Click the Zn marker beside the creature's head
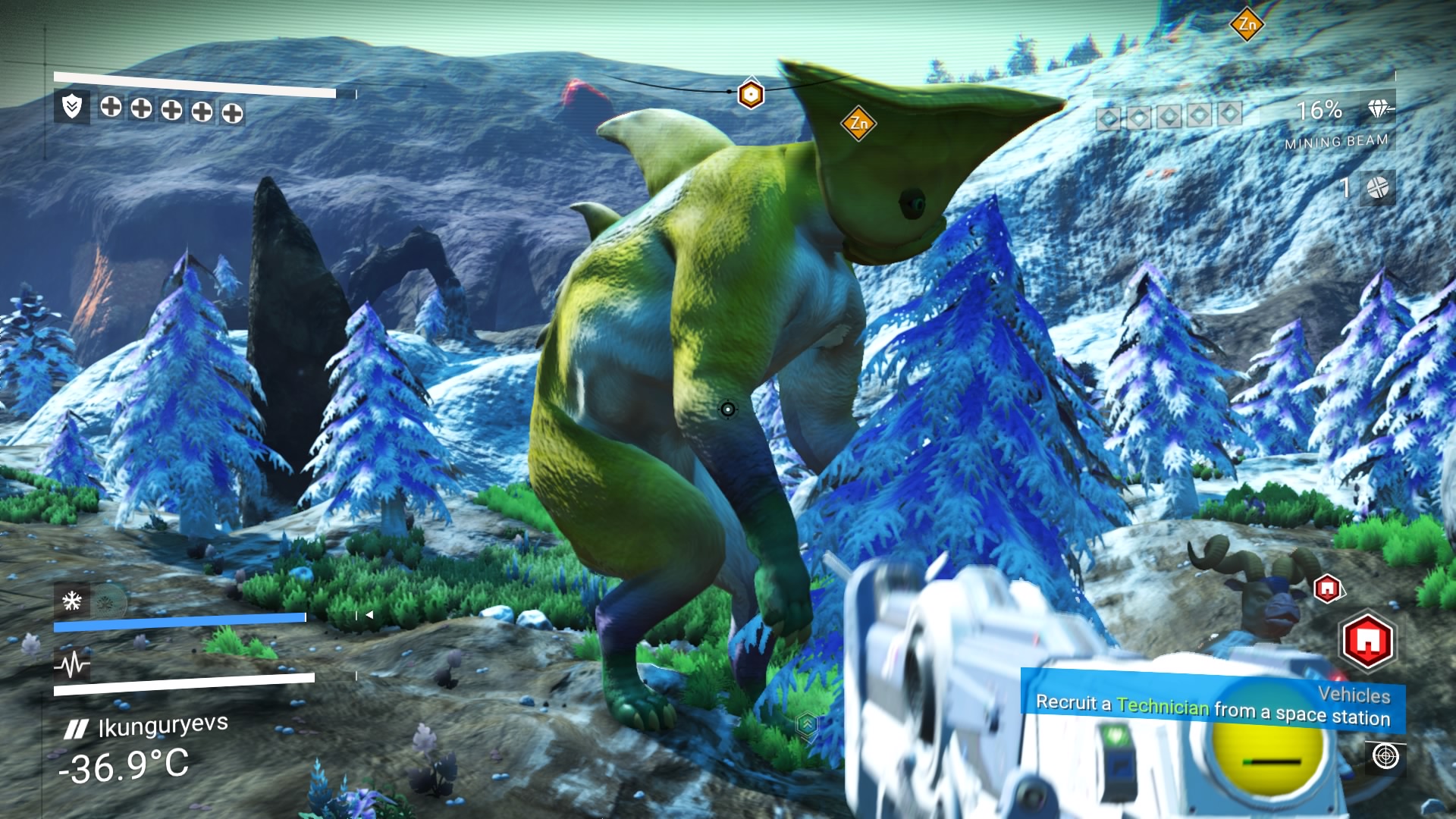The width and height of the screenshot is (1456, 819). click(x=858, y=123)
